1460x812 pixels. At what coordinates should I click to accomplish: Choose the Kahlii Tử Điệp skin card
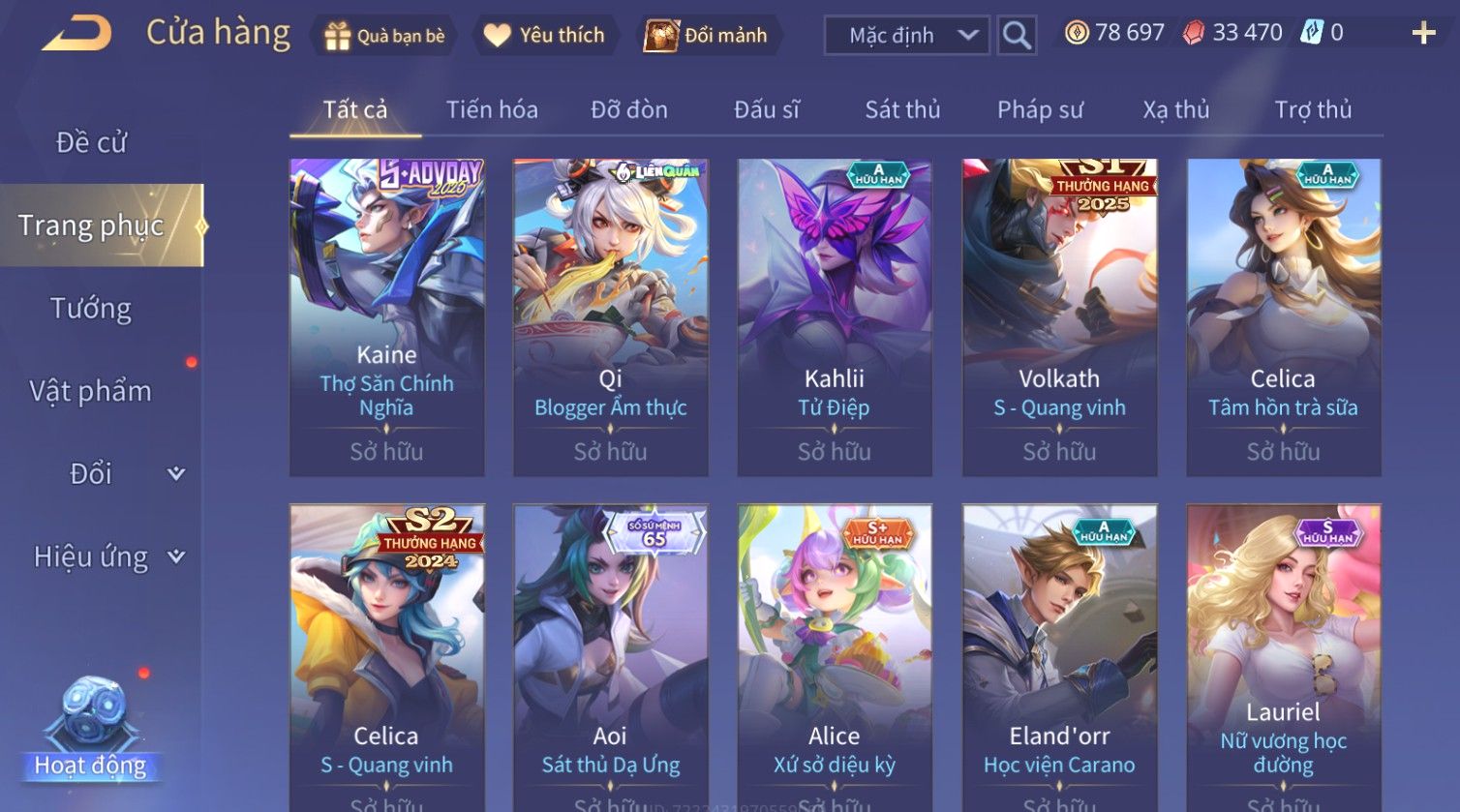point(835,316)
